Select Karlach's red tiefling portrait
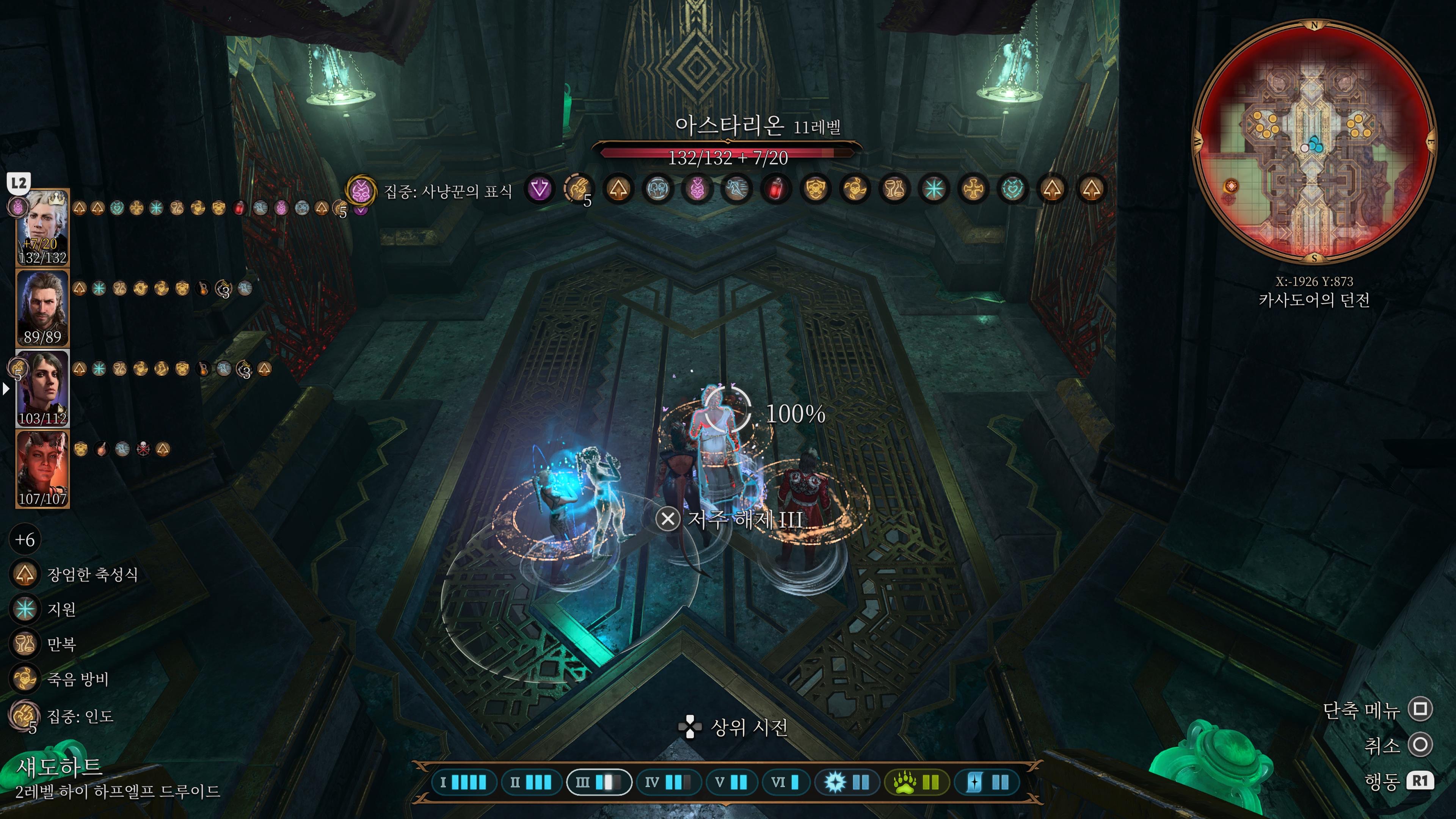The height and width of the screenshot is (819, 1456). tap(43, 468)
